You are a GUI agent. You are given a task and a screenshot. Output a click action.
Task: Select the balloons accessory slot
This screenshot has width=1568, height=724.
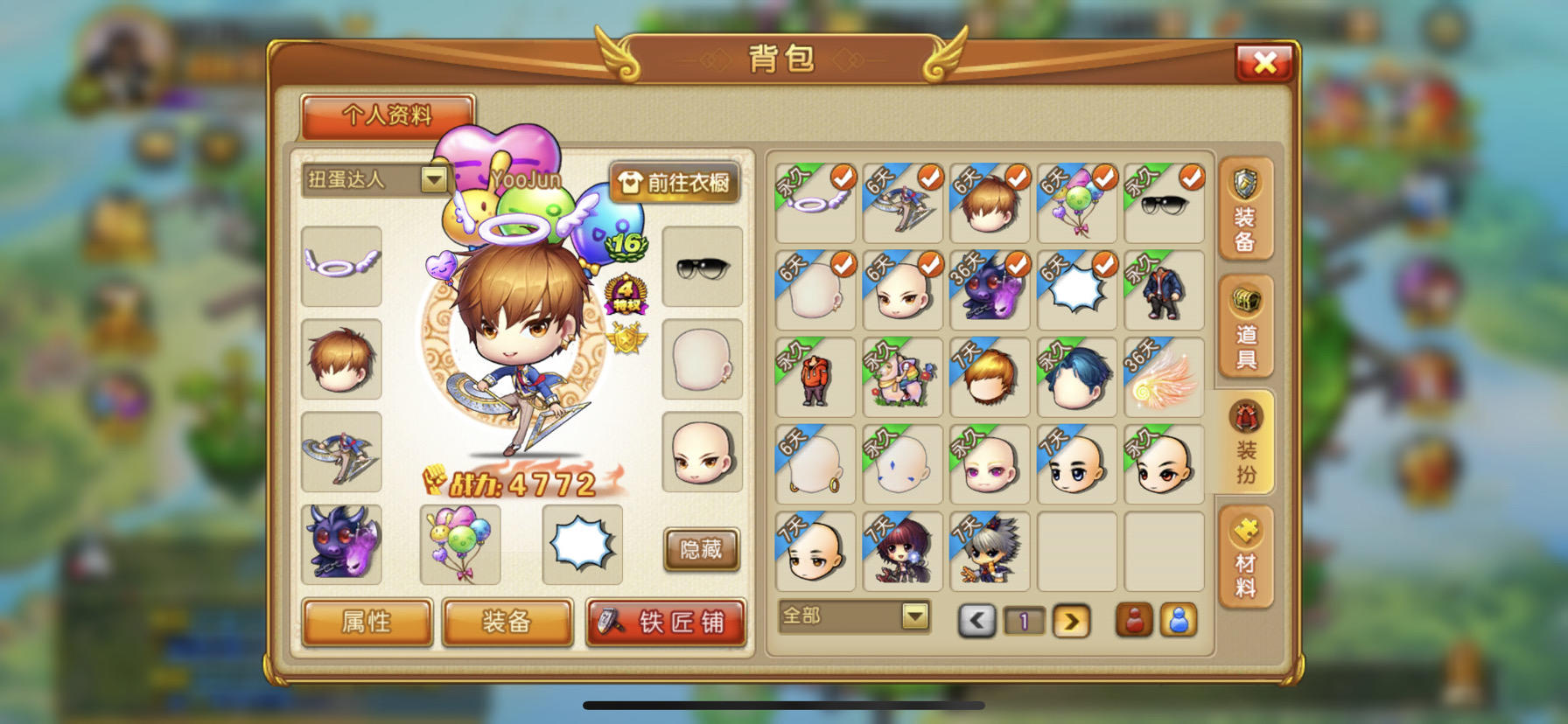click(x=462, y=544)
